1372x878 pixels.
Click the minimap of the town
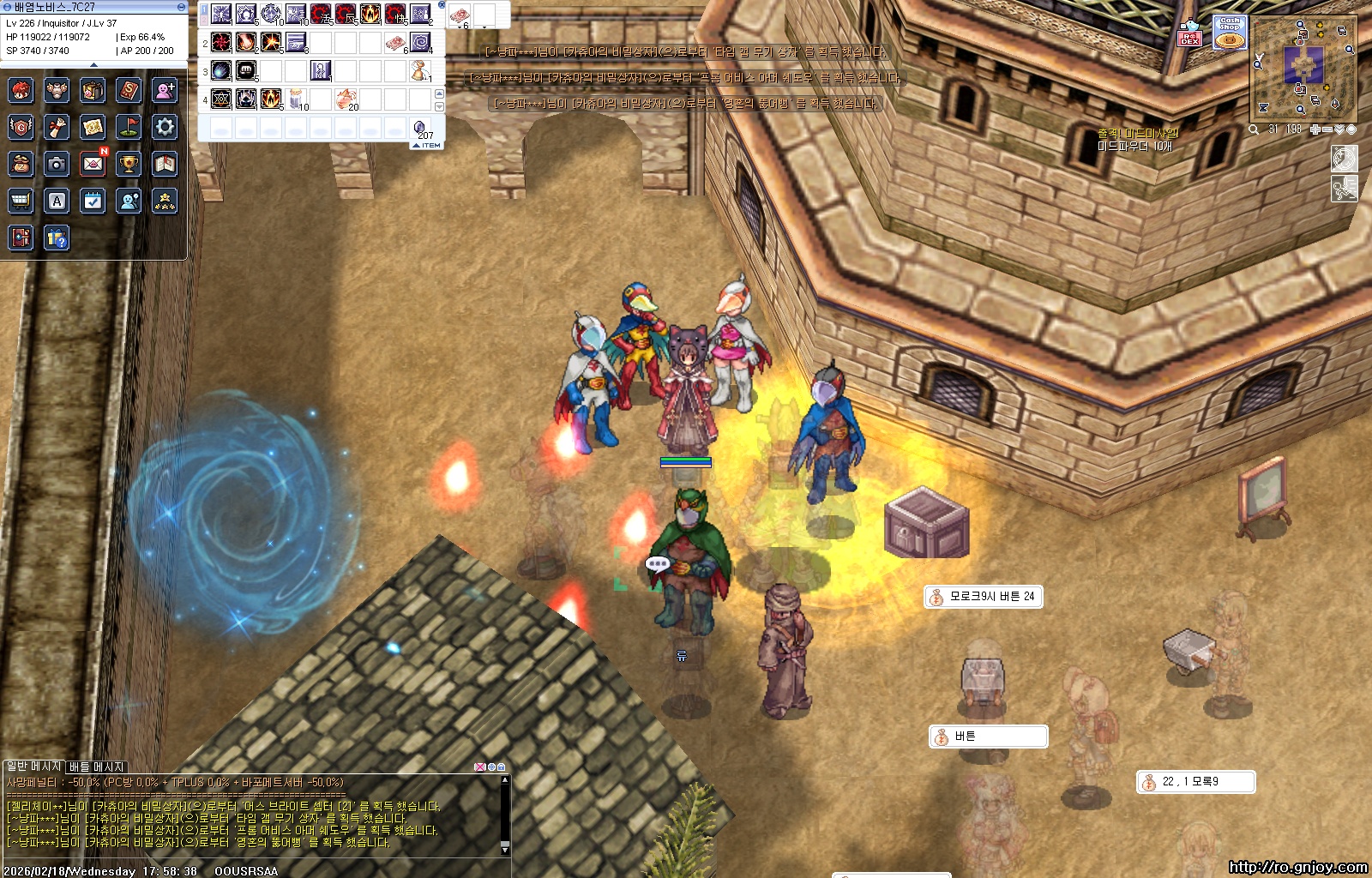pos(1303,67)
